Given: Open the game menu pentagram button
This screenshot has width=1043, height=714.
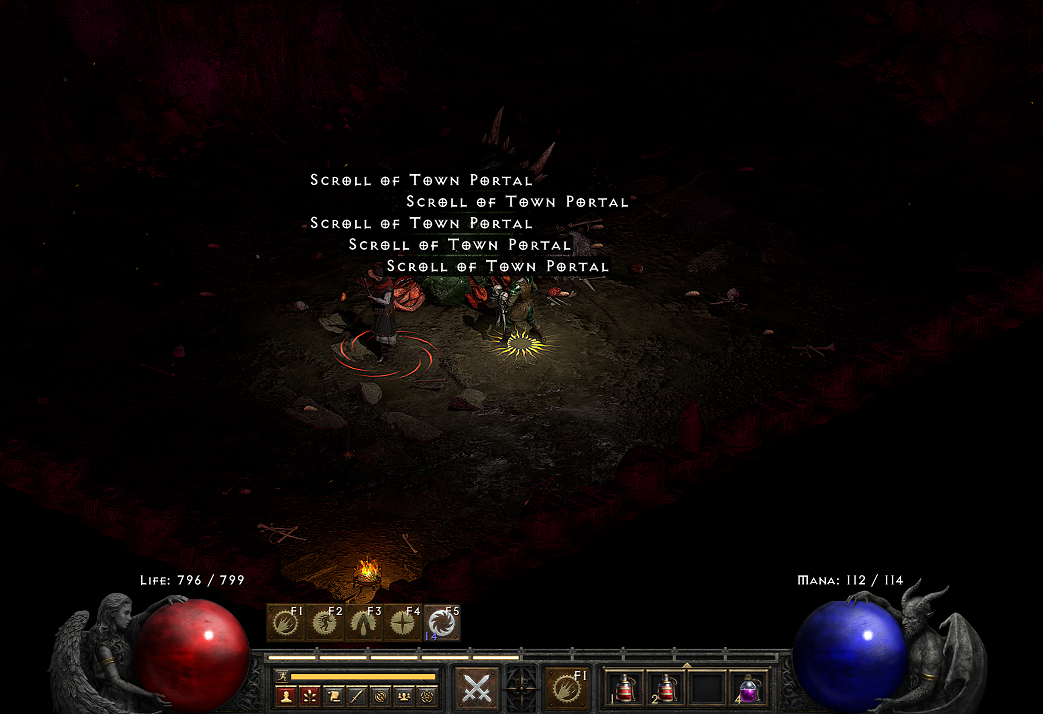Looking at the screenshot, I should (x=426, y=695).
